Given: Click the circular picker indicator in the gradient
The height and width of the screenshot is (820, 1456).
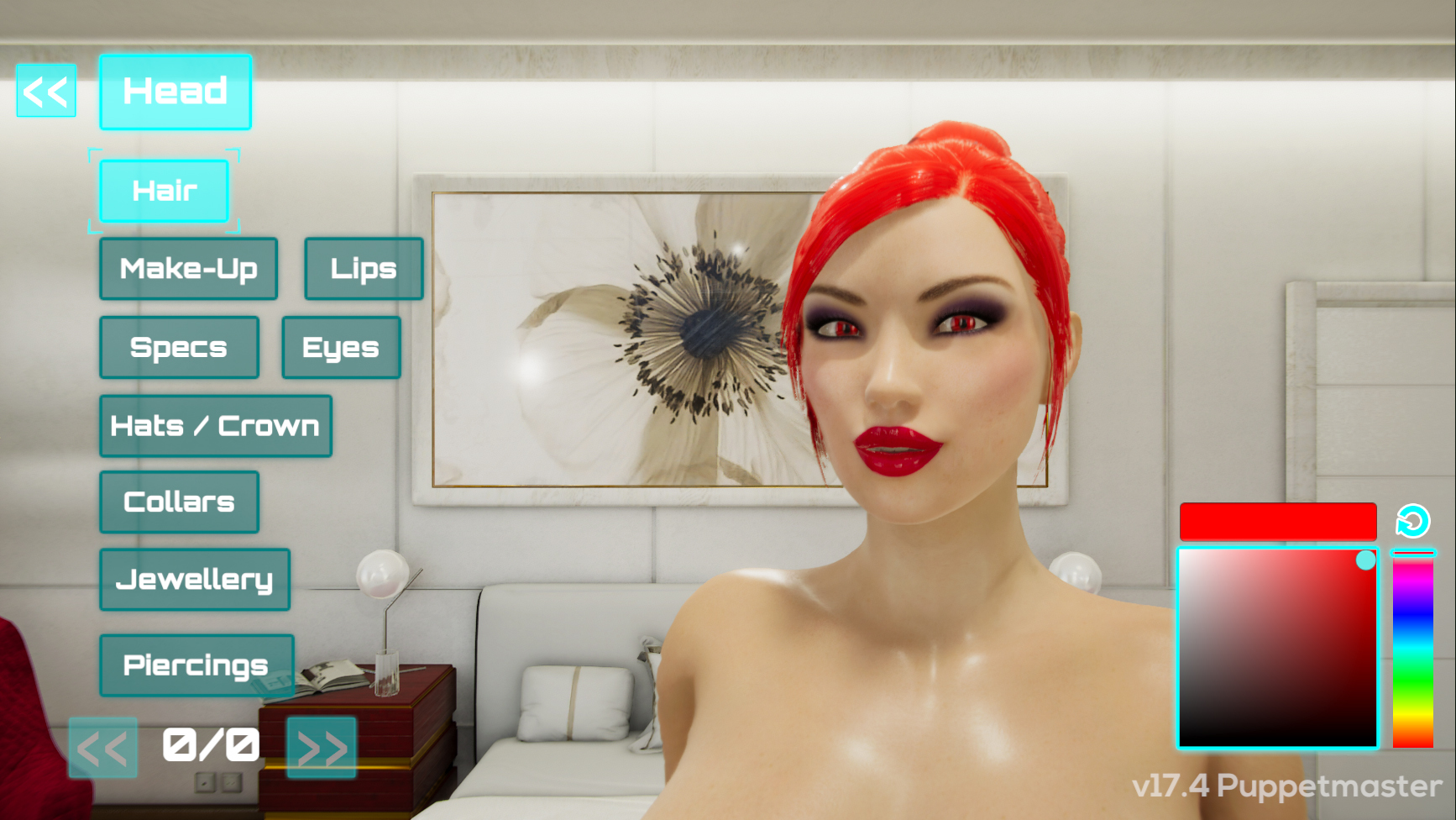Looking at the screenshot, I should tap(1365, 556).
